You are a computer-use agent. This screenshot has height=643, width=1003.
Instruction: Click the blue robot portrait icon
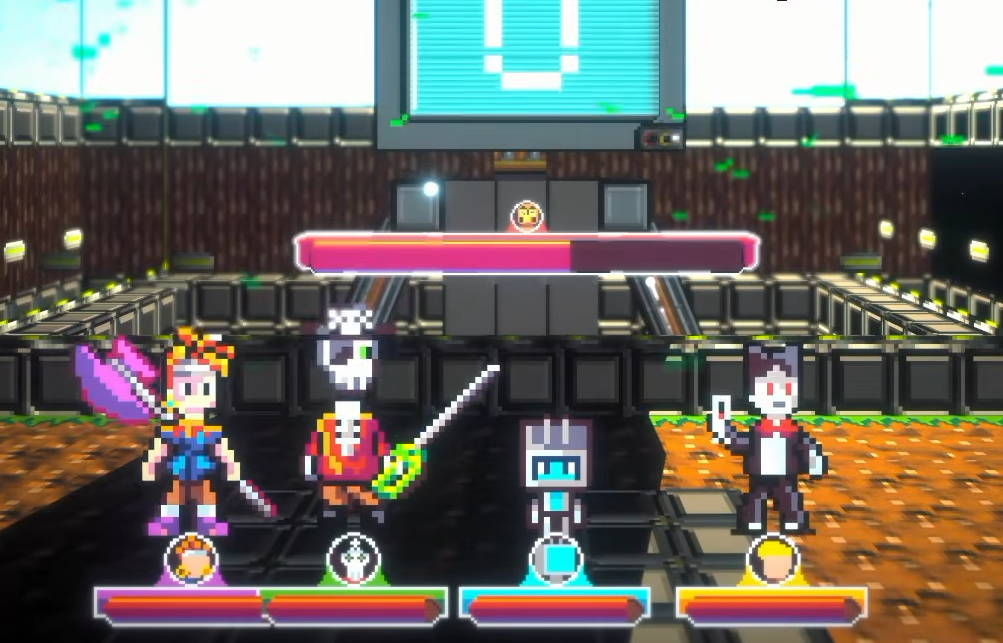pyautogui.click(x=555, y=559)
